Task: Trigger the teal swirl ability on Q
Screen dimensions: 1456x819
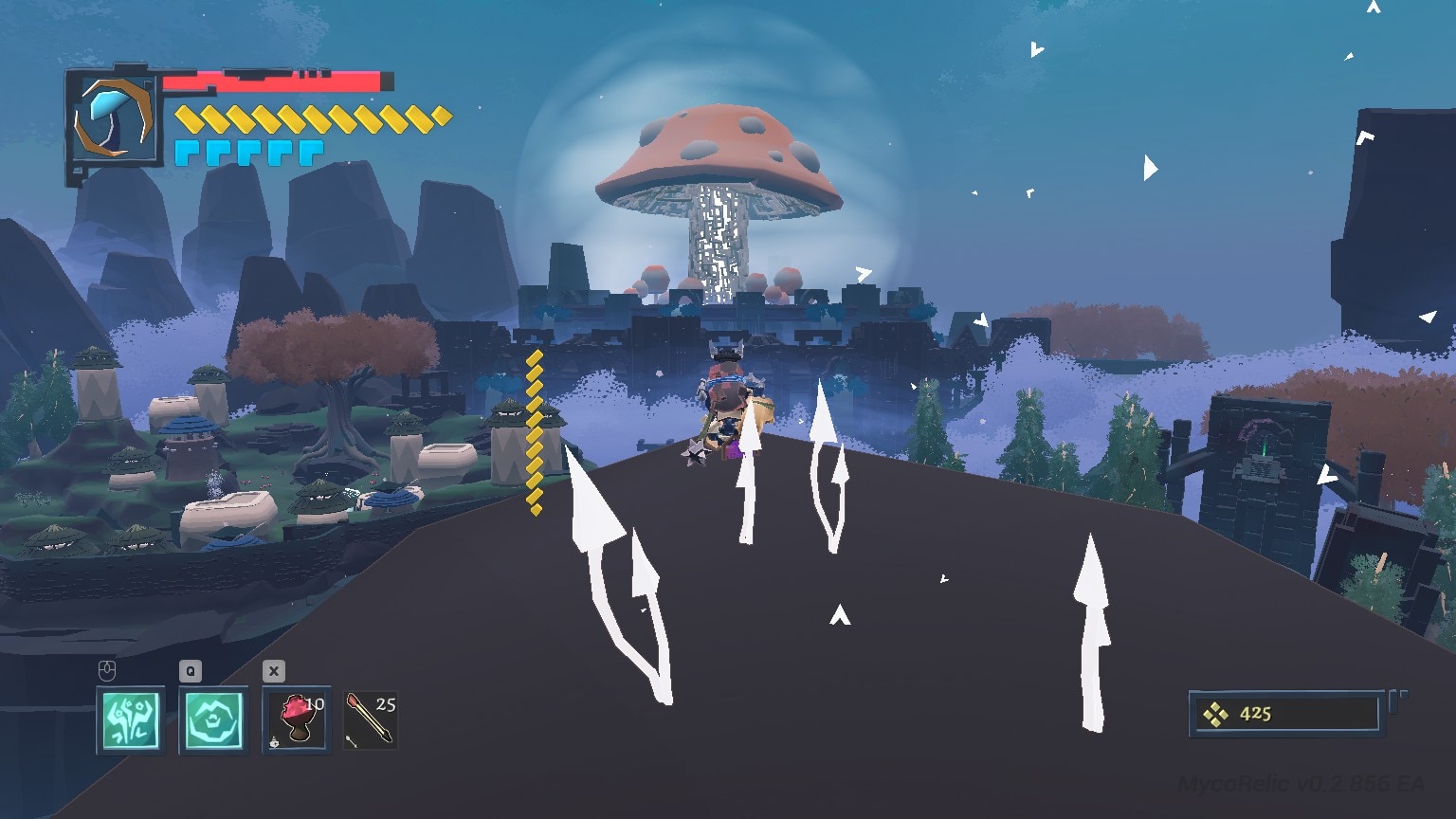Action: tap(213, 720)
